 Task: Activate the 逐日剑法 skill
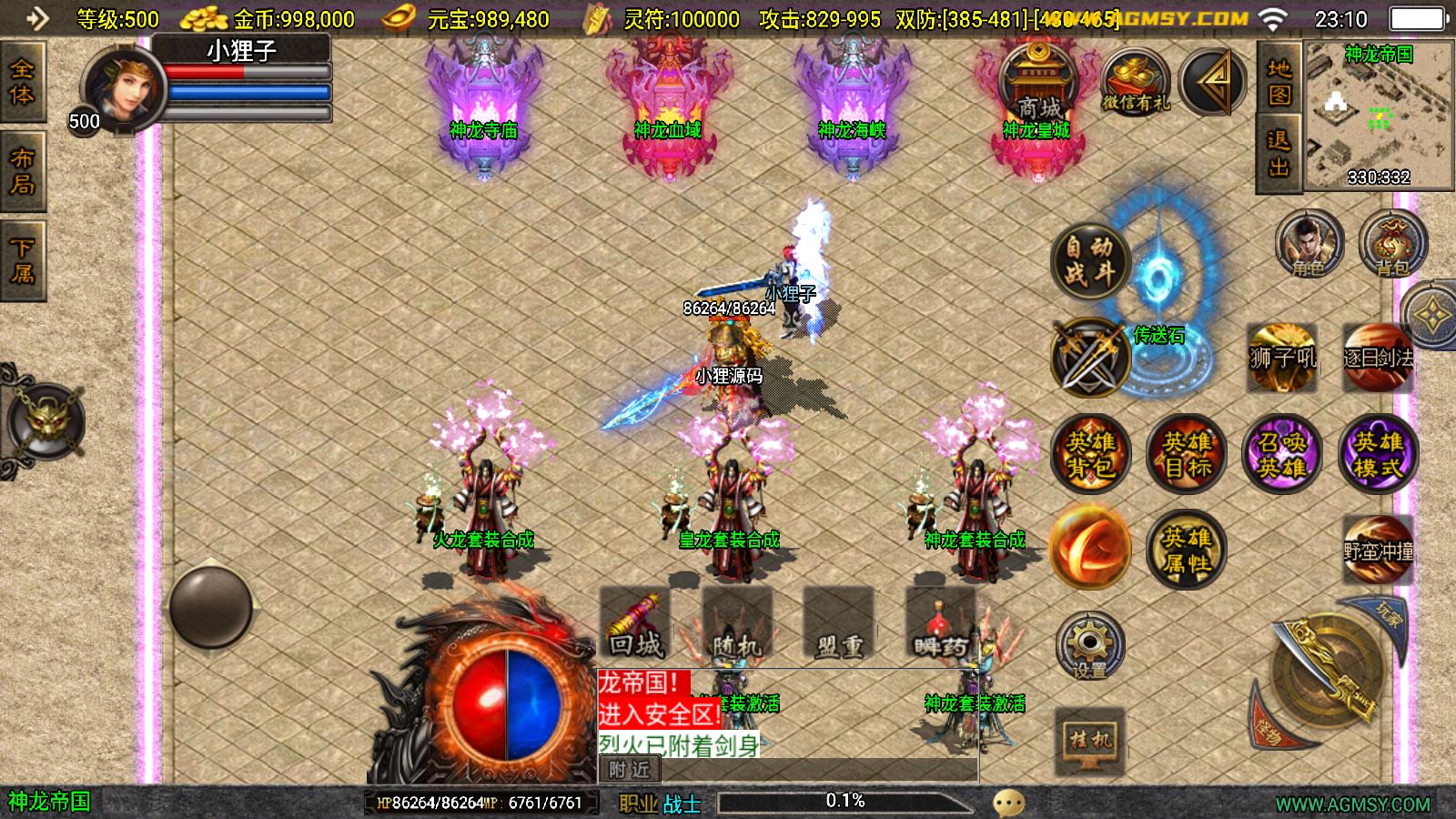1378,358
